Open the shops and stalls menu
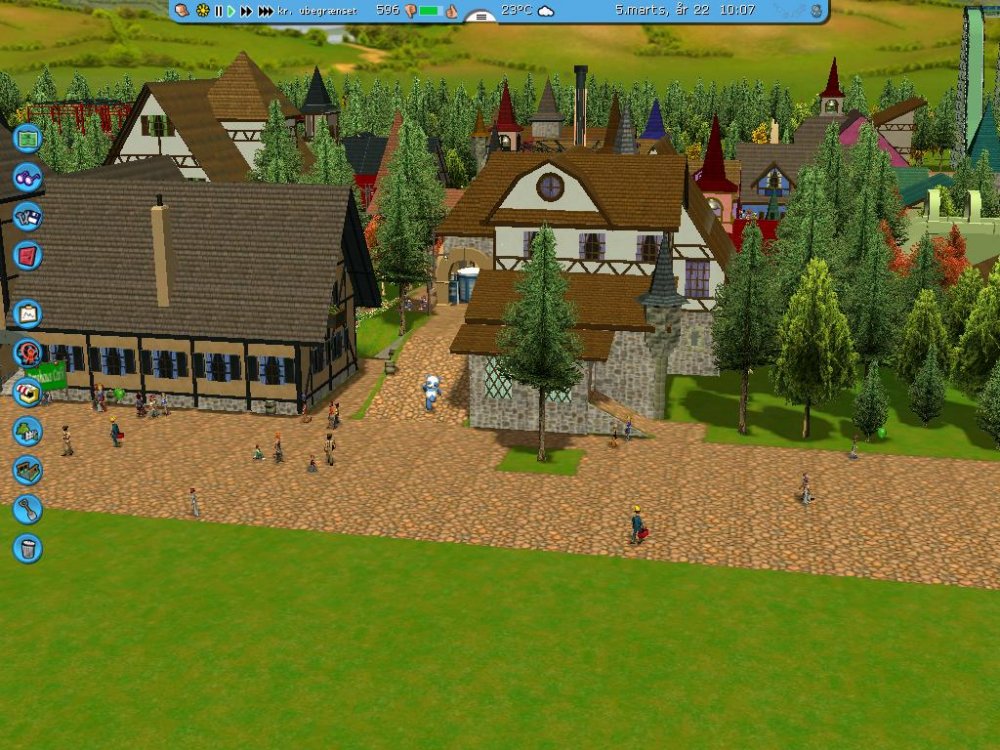1000x750 pixels. (27, 391)
